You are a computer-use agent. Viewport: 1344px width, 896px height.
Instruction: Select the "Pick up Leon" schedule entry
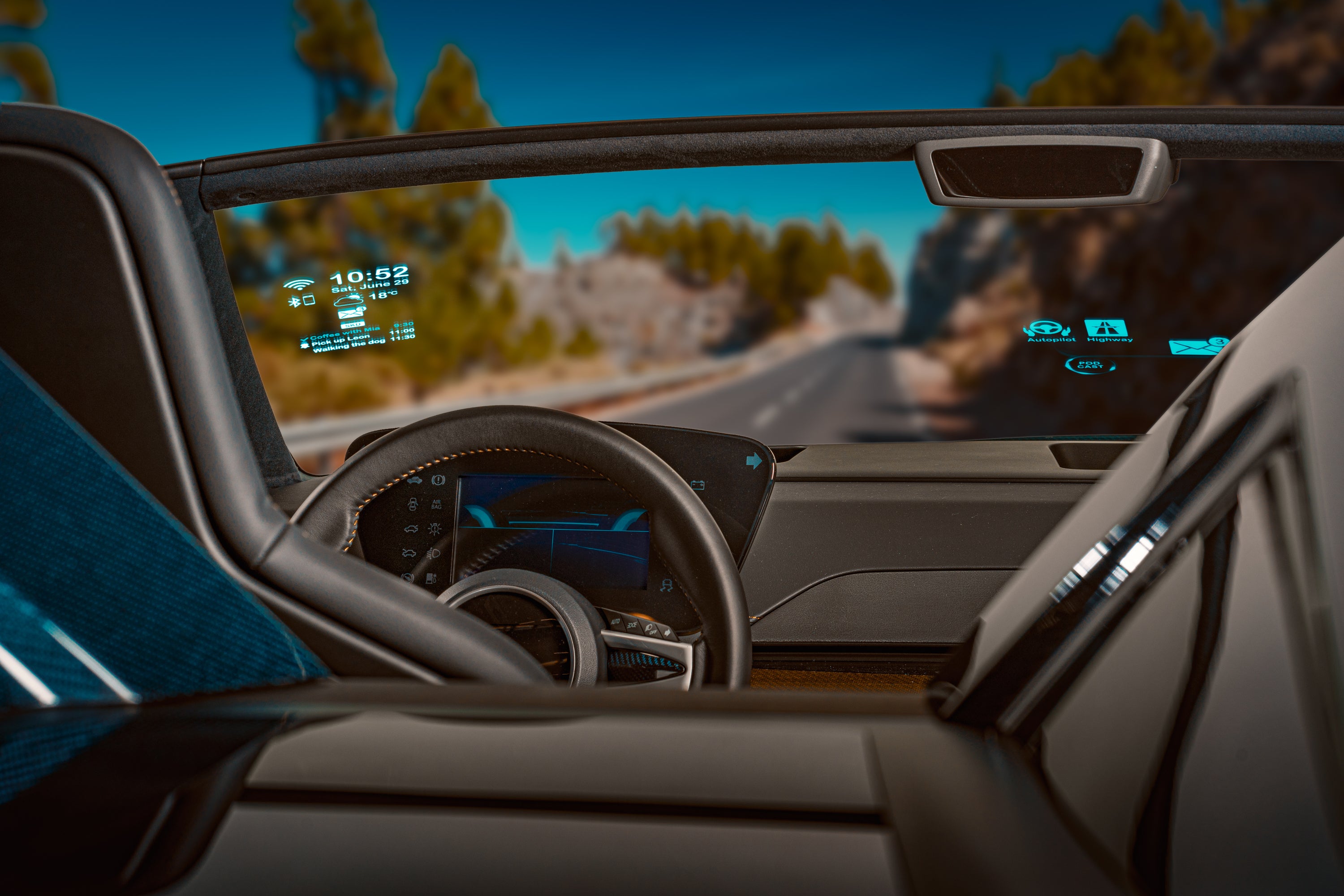(x=341, y=340)
